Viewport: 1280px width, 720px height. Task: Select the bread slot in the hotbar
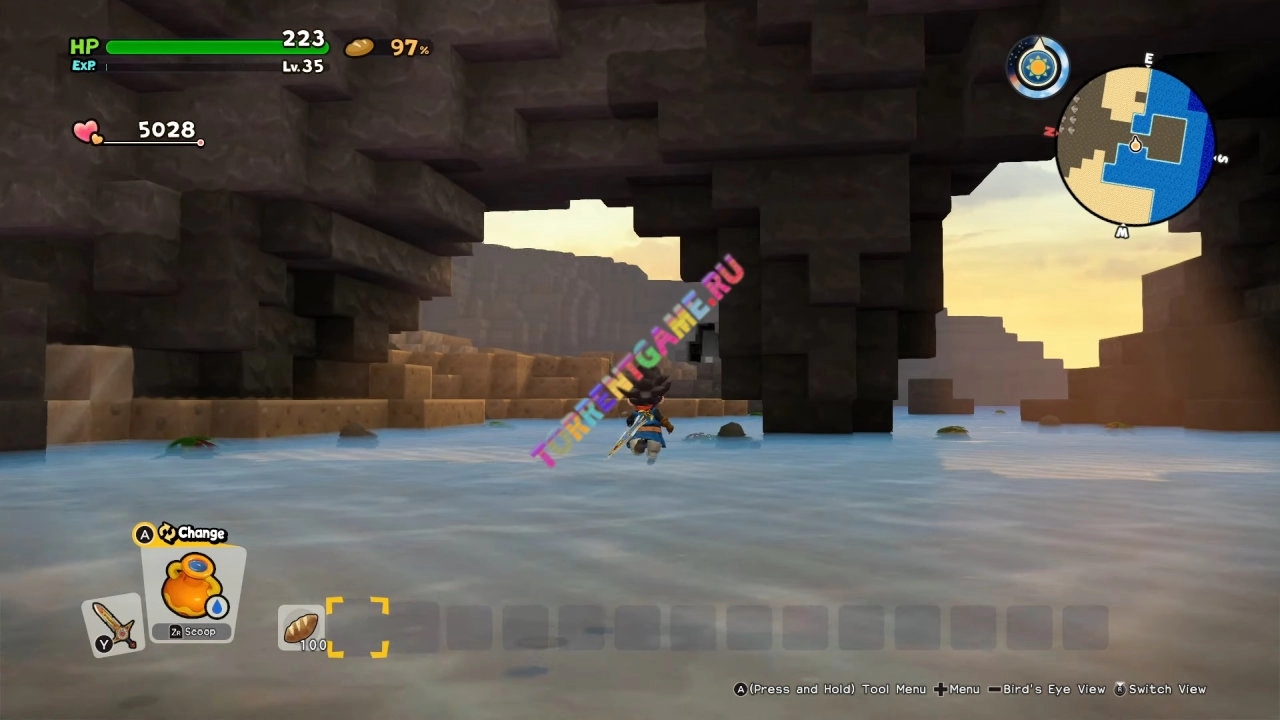click(300, 627)
